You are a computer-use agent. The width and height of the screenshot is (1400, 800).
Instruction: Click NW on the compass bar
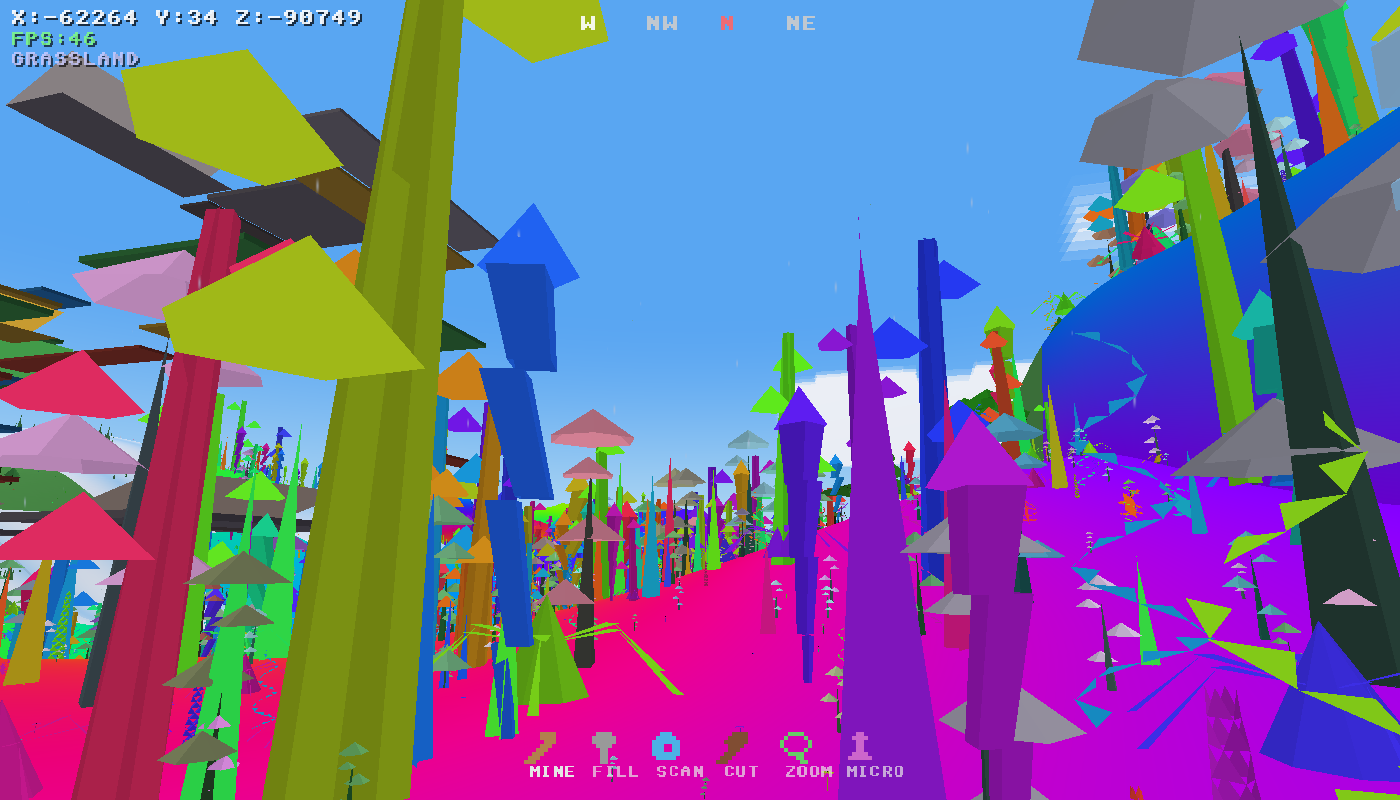pos(662,23)
